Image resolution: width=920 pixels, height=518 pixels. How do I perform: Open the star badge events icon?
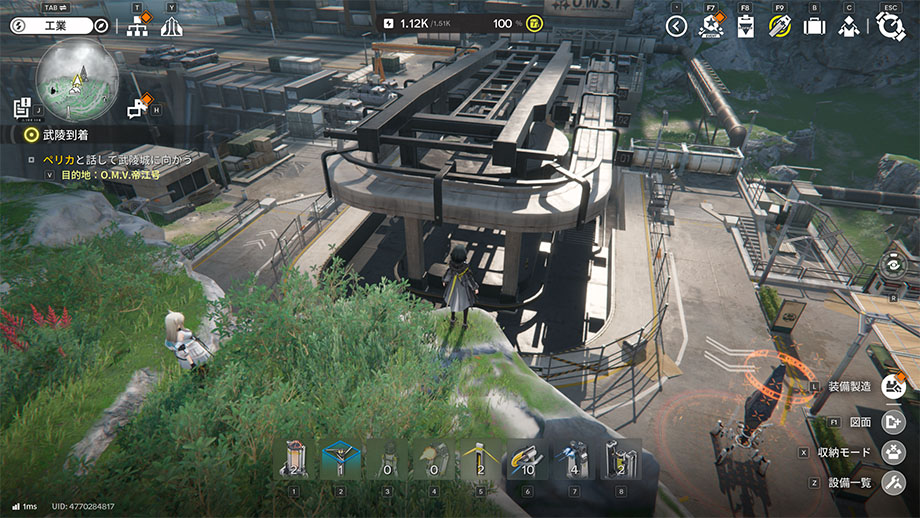712,26
